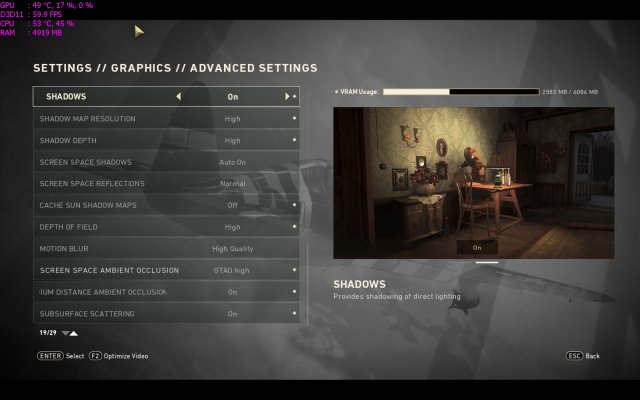The width and height of the screenshot is (640, 400).
Task: Select the Screen Space Shadows row
Action: 166,162
